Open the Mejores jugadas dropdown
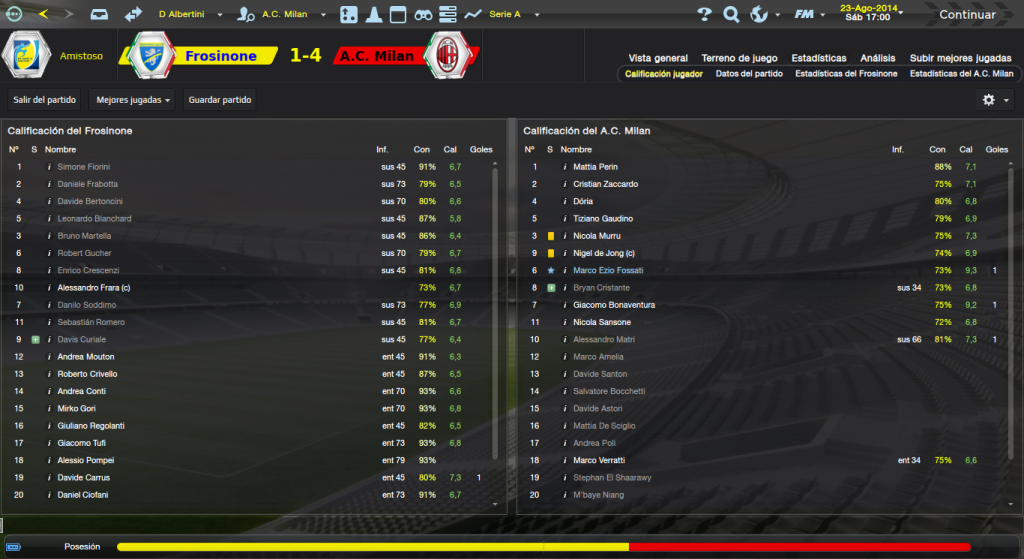 [132, 100]
